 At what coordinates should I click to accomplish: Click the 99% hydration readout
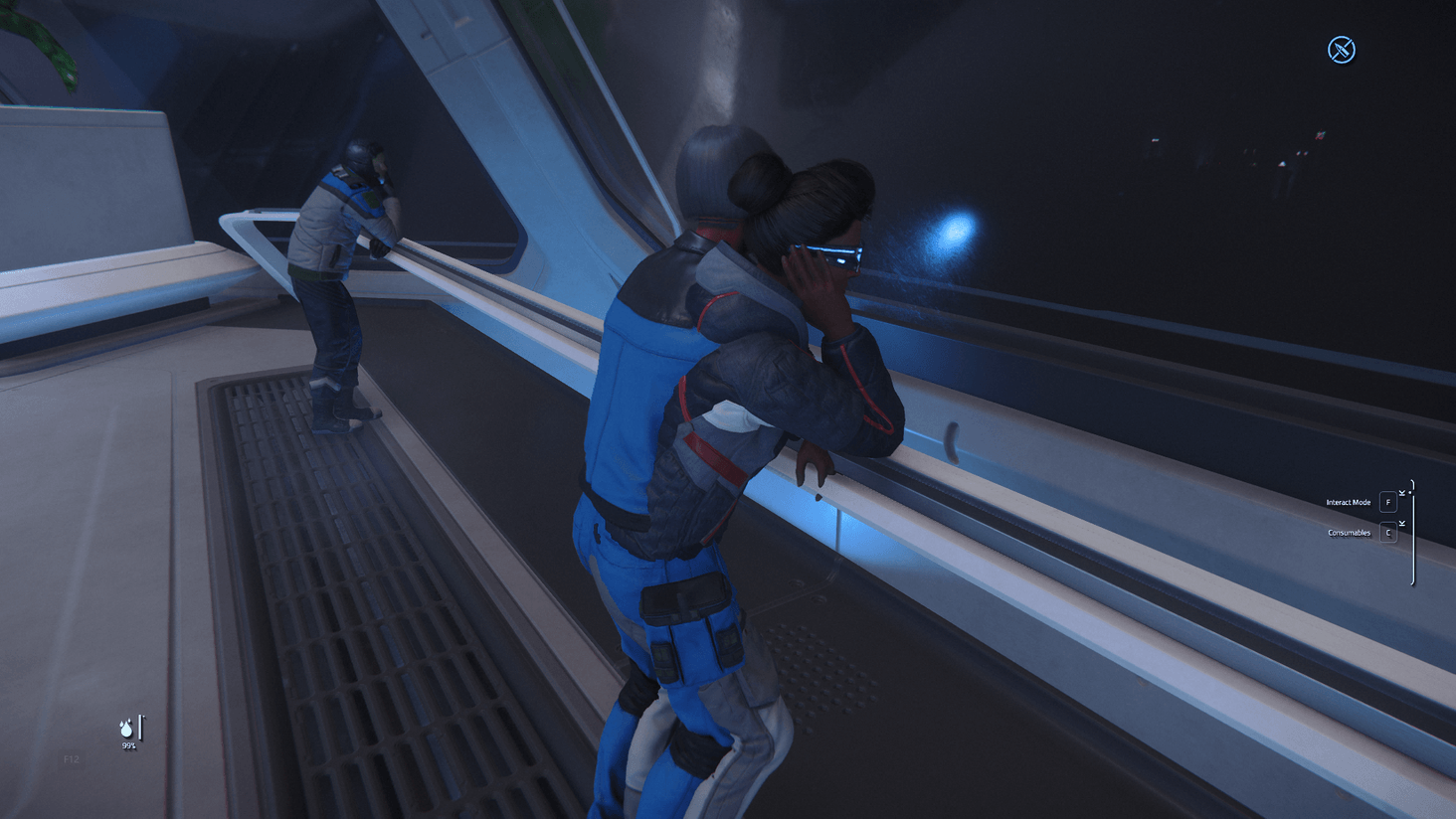(128, 744)
